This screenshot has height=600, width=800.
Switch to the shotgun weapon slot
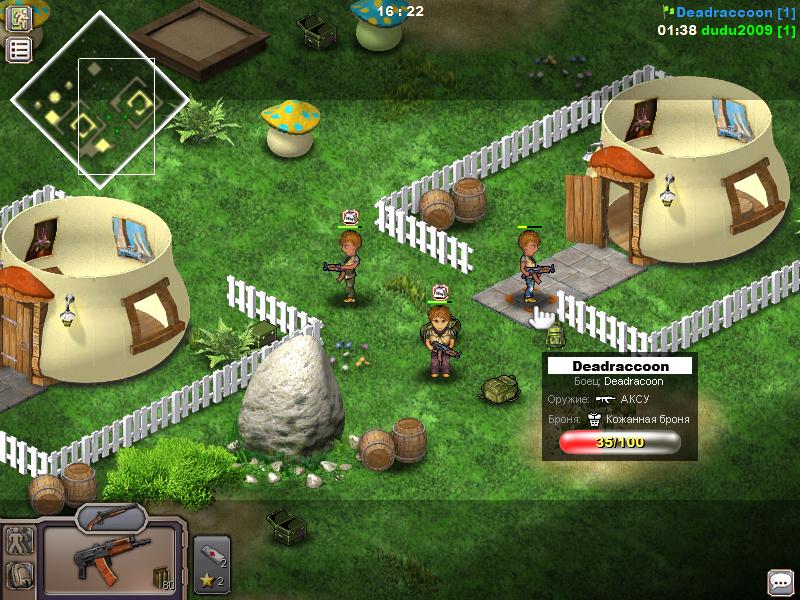coord(111,516)
